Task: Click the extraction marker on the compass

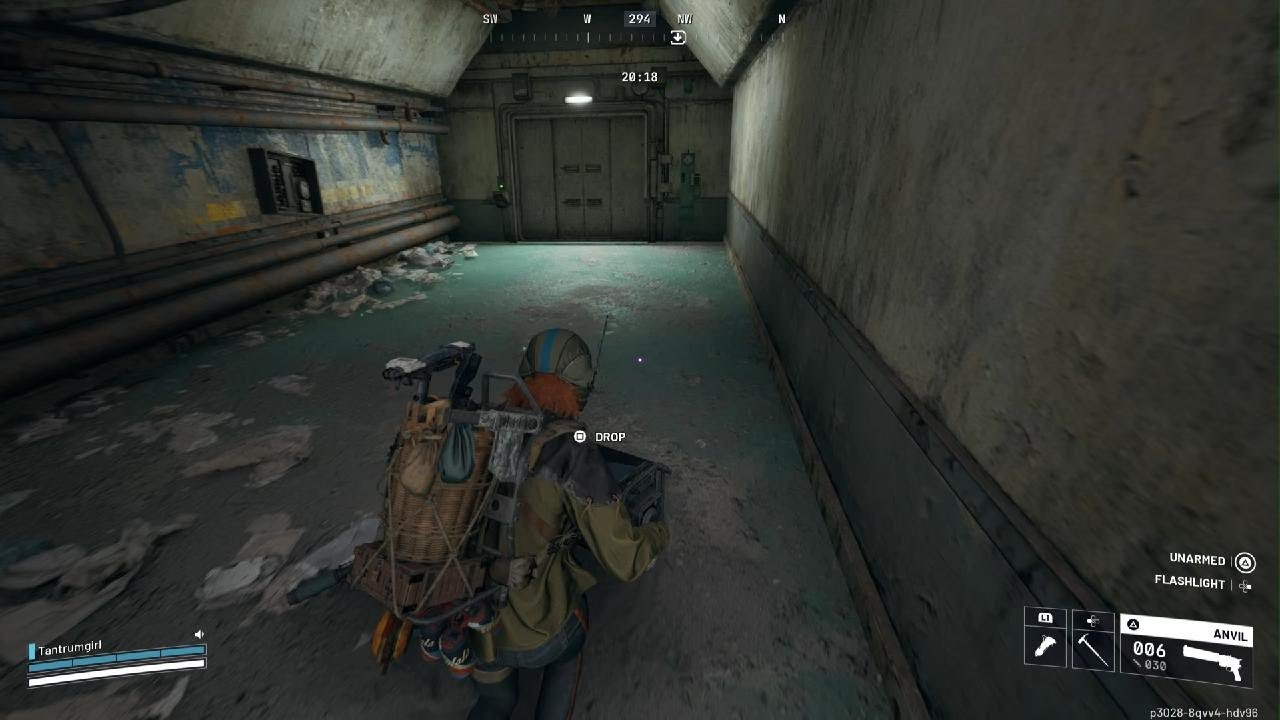Action: tap(678, 38)
